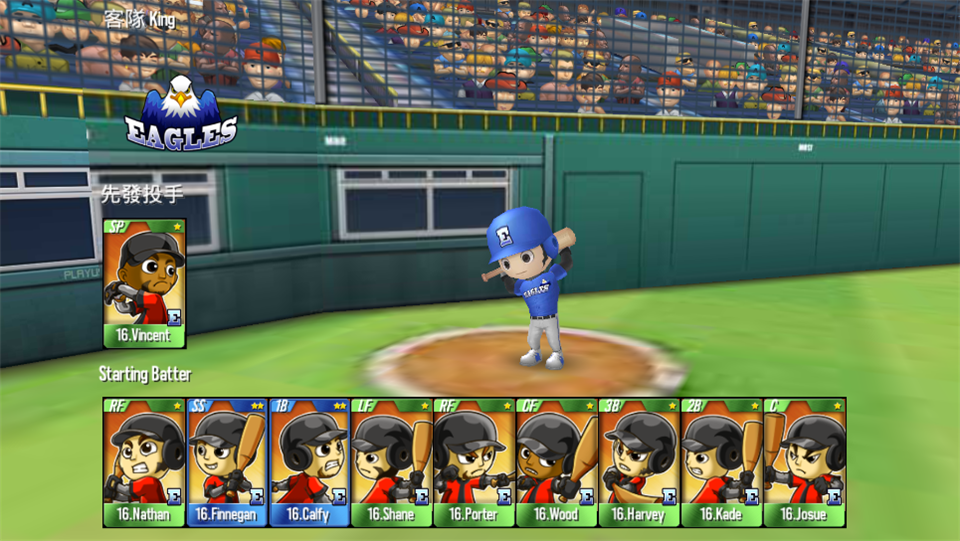Image resolution: width=960 pixels, height=541 pixels.
Task: Choose Nathan's batter card
Action: (143, 462)
